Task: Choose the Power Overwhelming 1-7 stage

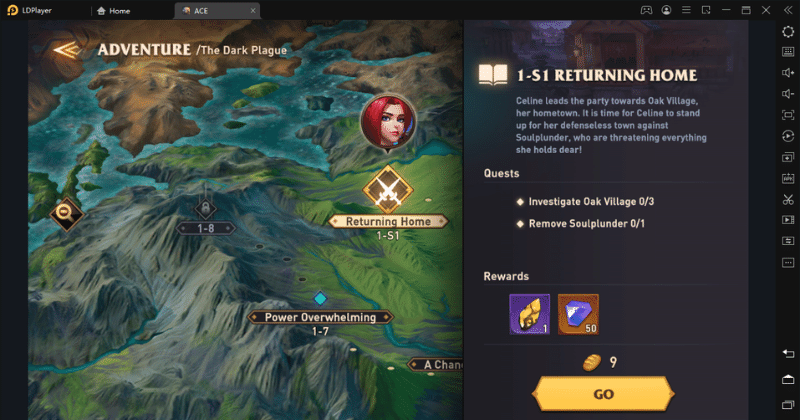Action: point(320,317)
